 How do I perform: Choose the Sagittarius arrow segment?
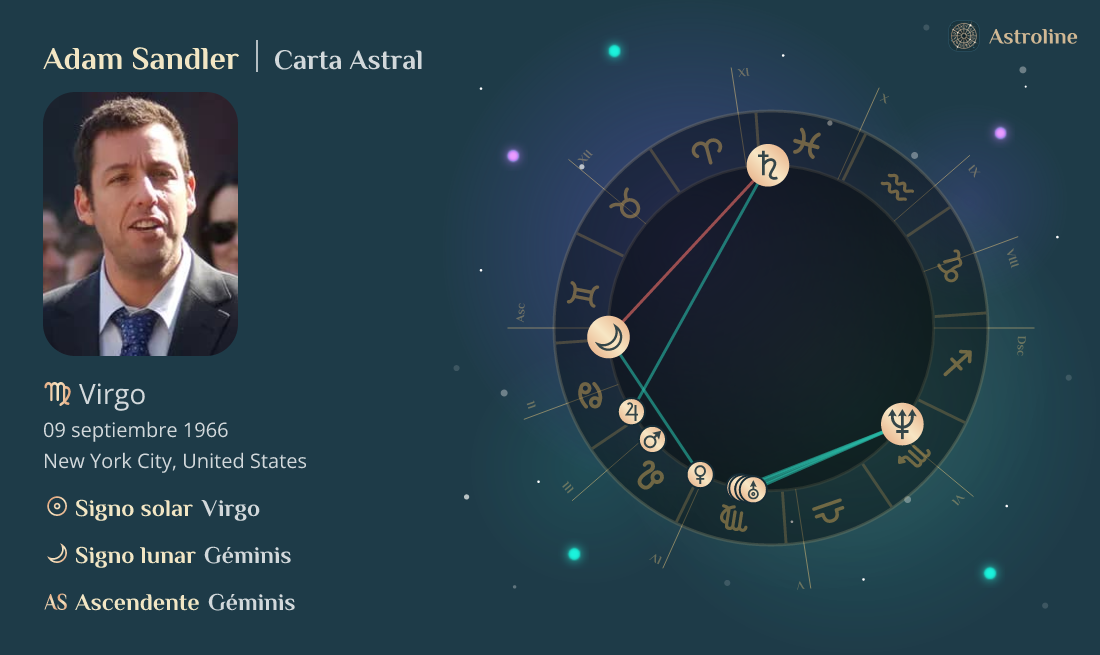click(959, 363)
